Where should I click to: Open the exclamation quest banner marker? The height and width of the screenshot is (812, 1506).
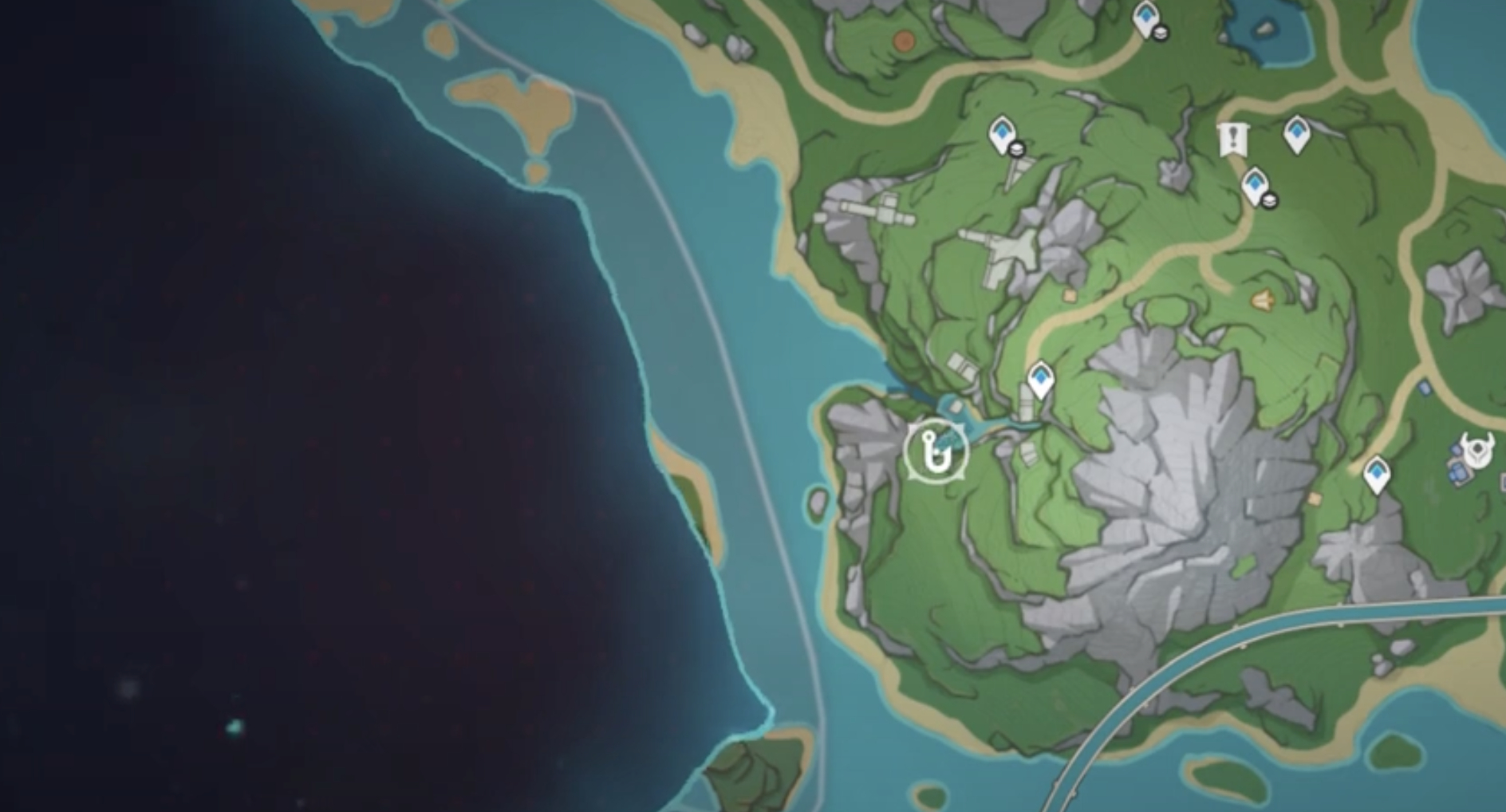pos(1232,138)
